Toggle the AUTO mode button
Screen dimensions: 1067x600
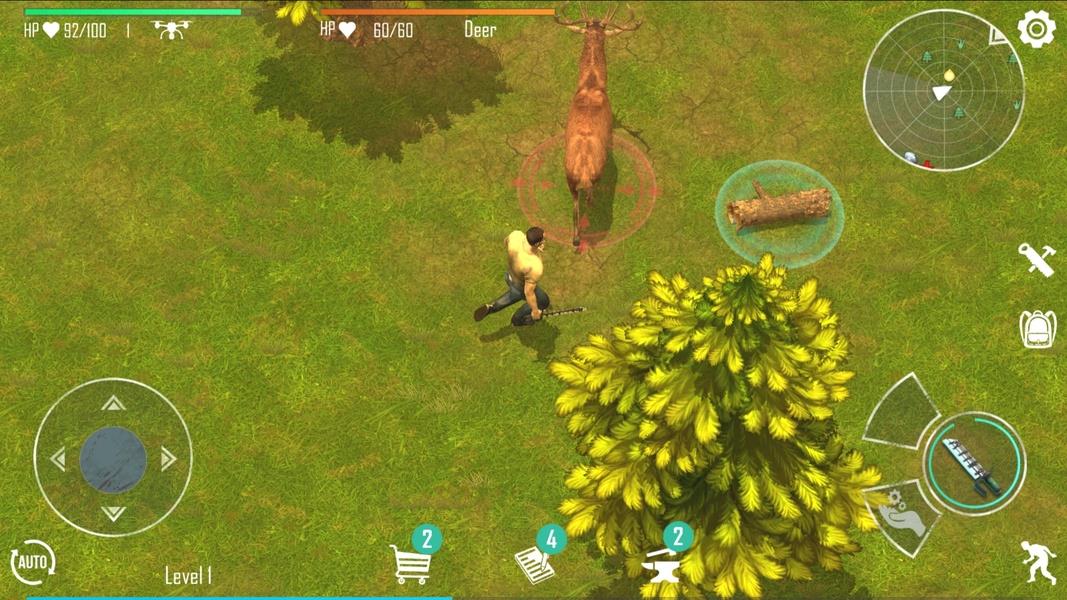33,563
